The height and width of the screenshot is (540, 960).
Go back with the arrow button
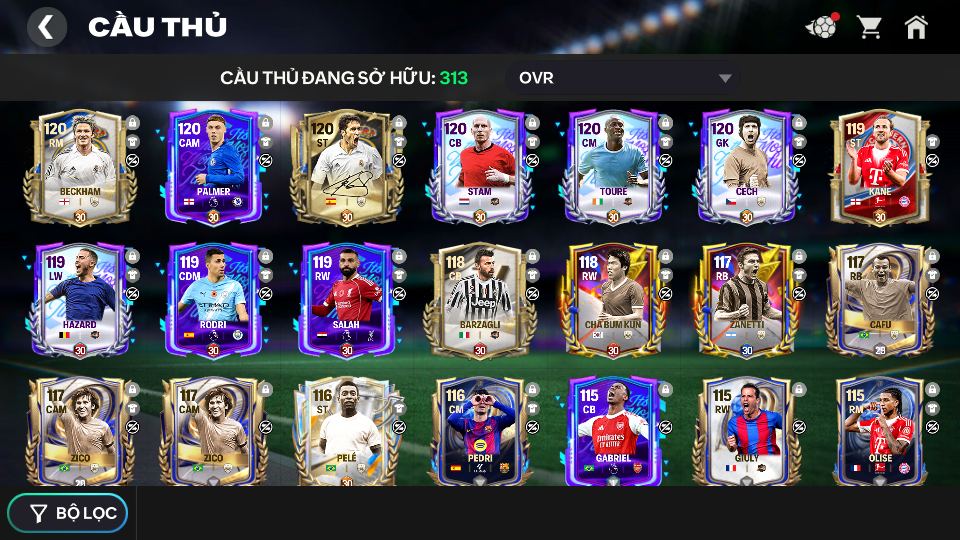tap(46, 27)
